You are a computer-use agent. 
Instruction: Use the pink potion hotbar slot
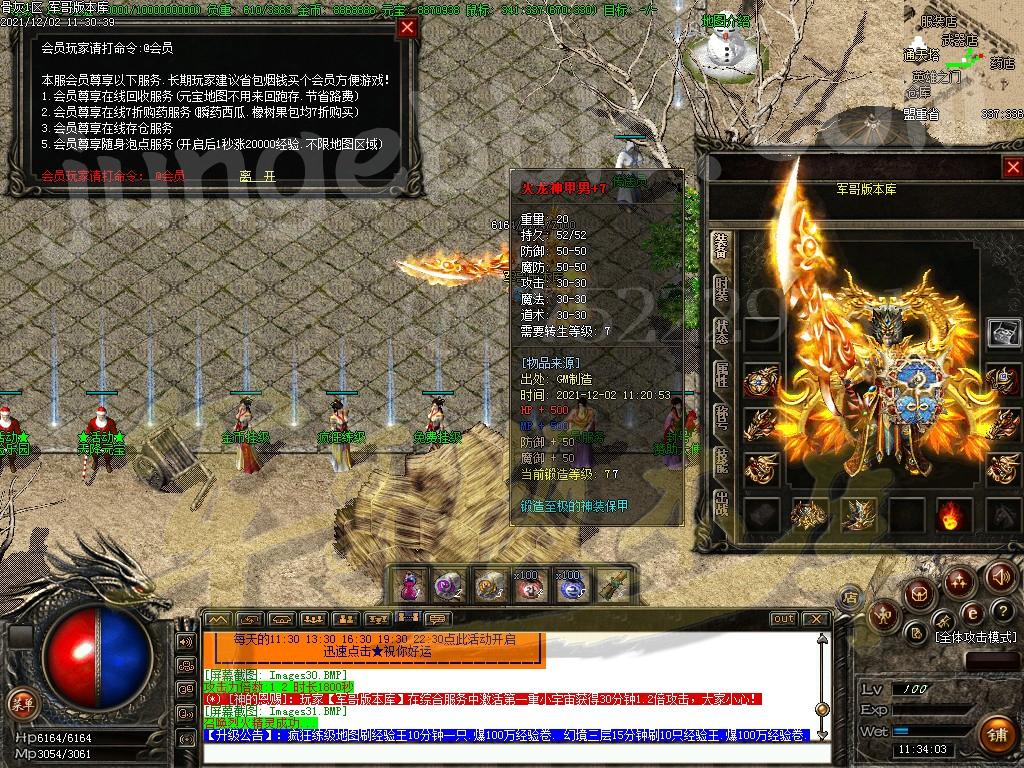point(409,585)
